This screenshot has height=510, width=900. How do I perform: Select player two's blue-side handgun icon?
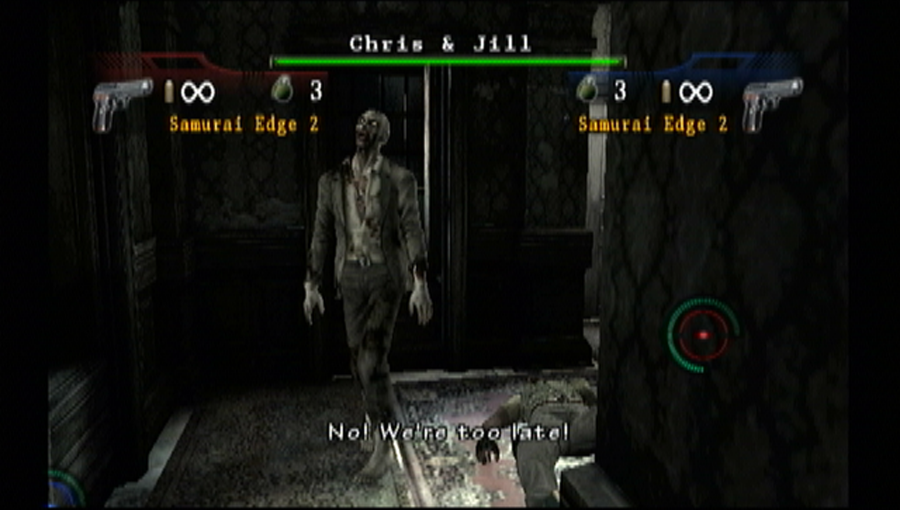point(771,104)
